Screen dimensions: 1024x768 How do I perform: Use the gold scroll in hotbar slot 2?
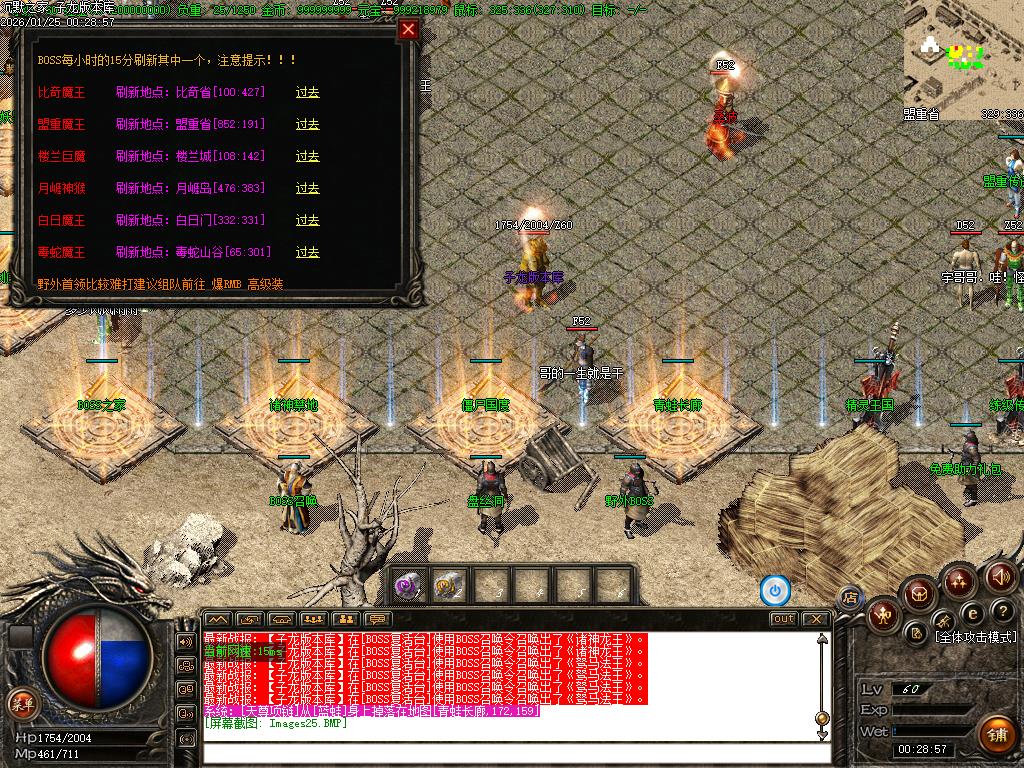pyautogui.click(x=448, y=586)
